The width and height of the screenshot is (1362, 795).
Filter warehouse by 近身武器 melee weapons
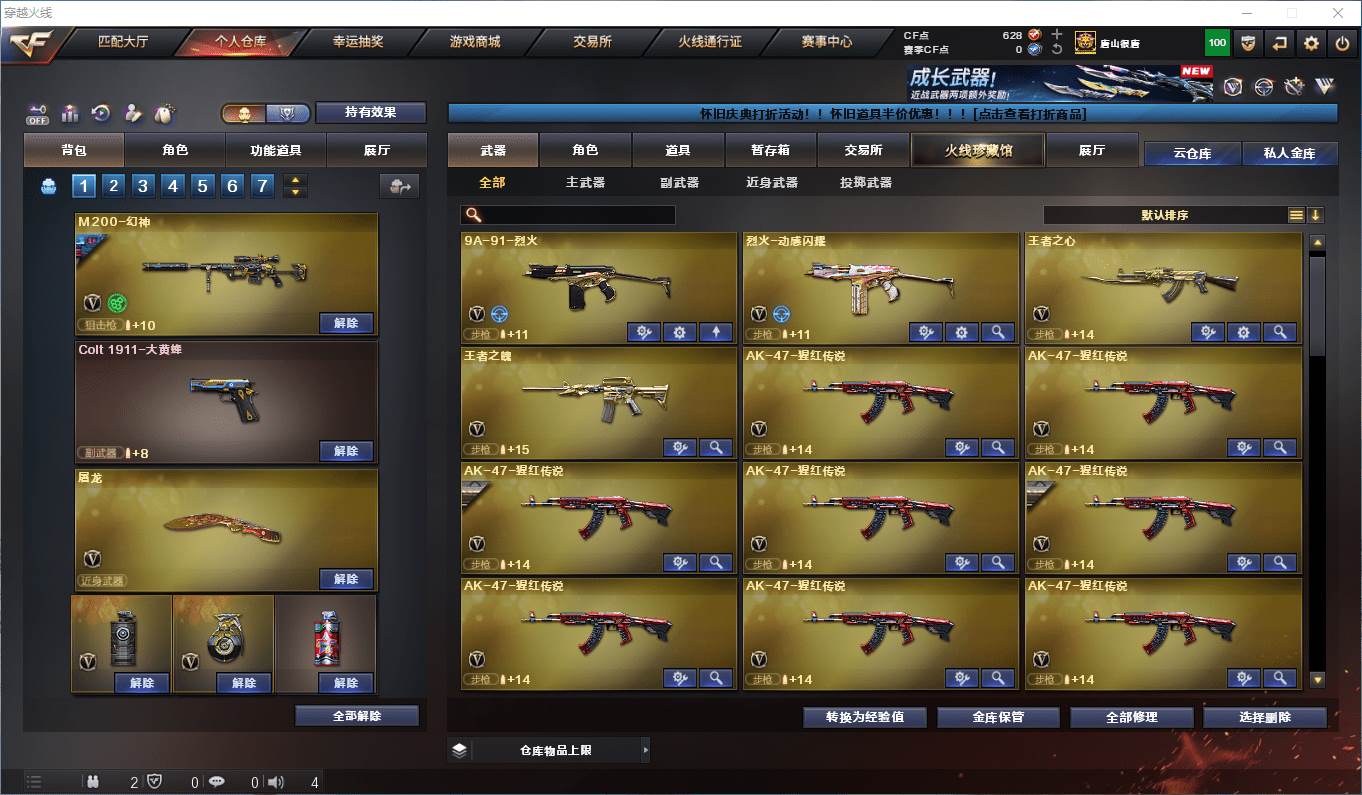772,183
